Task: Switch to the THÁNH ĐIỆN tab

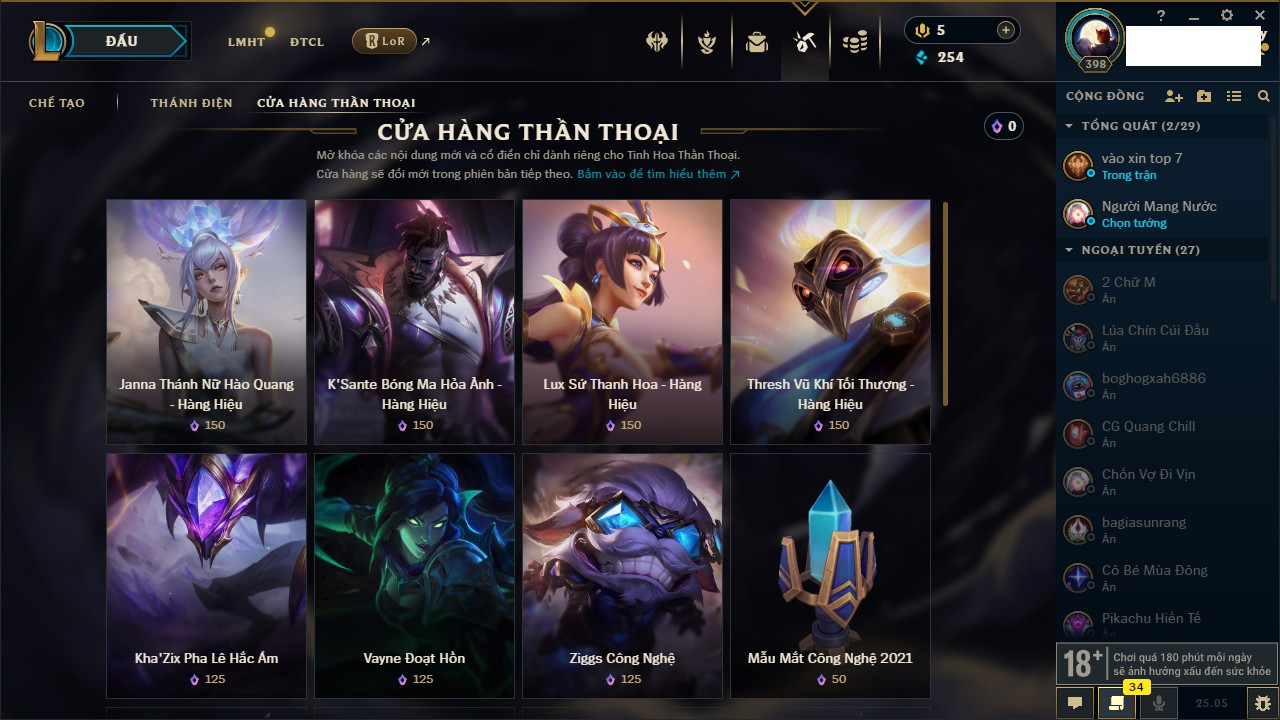Action: pyautogui.click(x=191, y=103)
